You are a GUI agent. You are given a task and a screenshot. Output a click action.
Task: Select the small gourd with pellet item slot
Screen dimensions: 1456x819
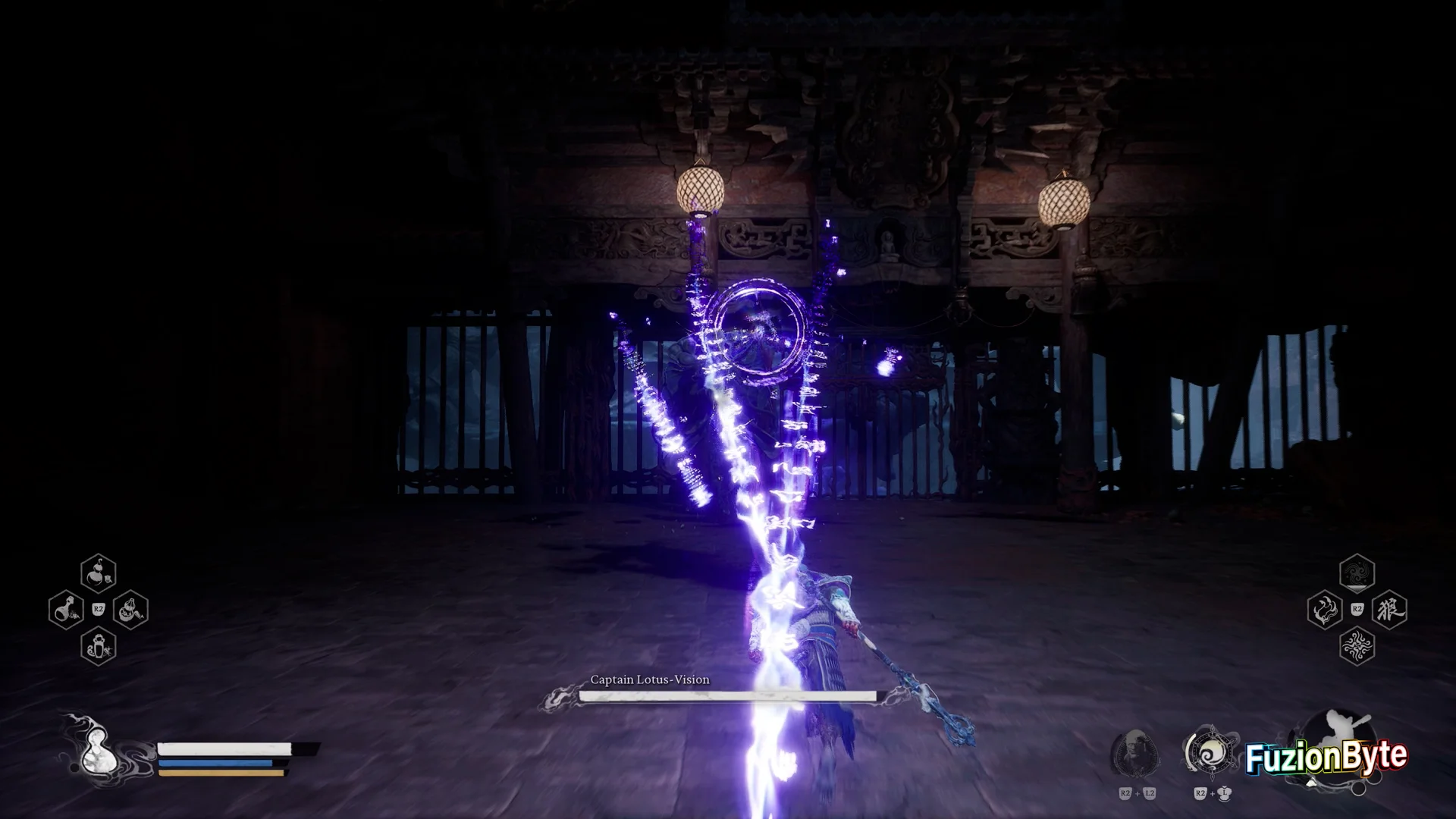coord(130,610)
